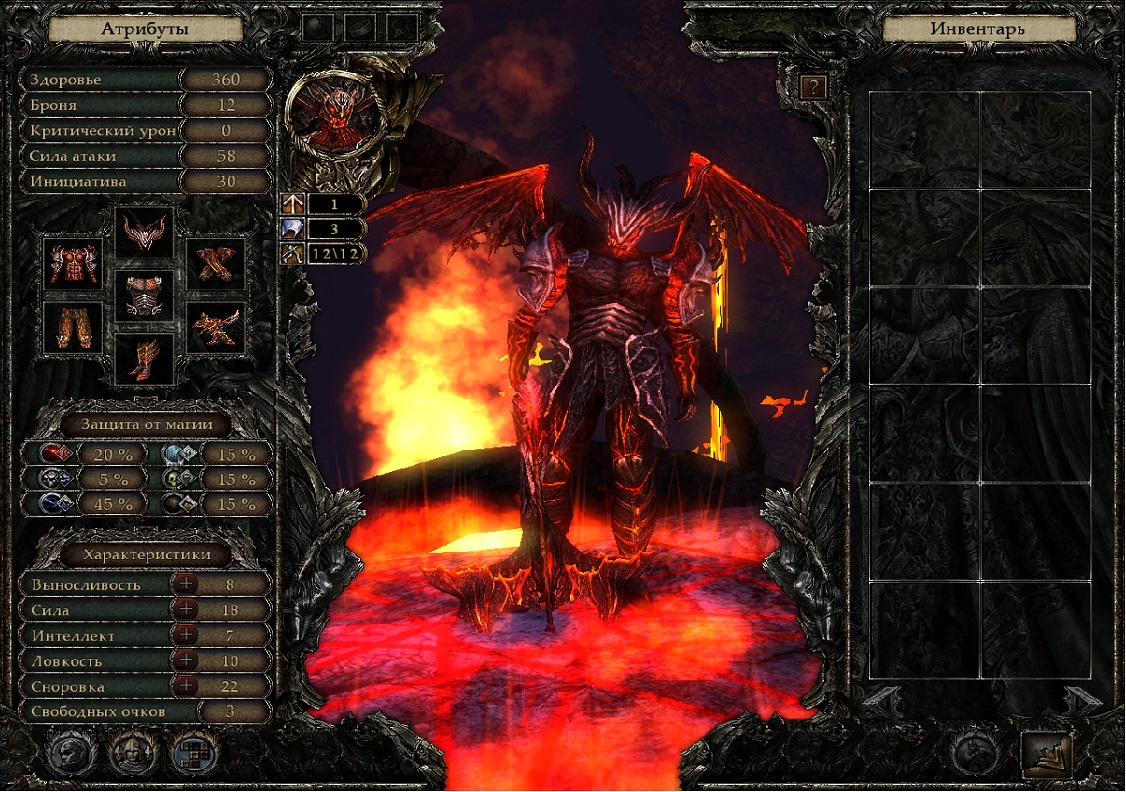Increase the Сила attribute
Viewport: 1126px width, 792px height.
pyautogui.click(x=185, y=610)
